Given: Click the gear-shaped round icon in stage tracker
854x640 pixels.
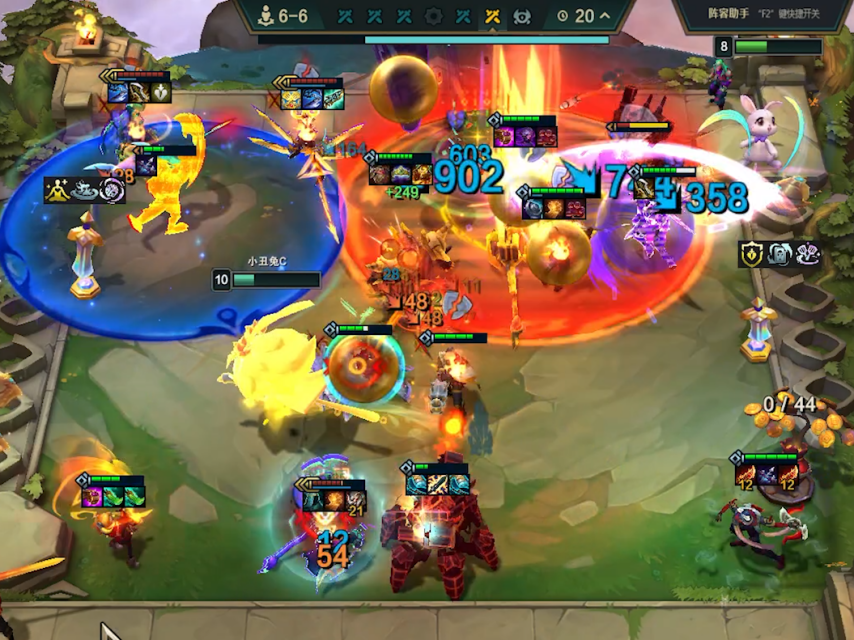Looking at the screenshot, I should 433,16.
